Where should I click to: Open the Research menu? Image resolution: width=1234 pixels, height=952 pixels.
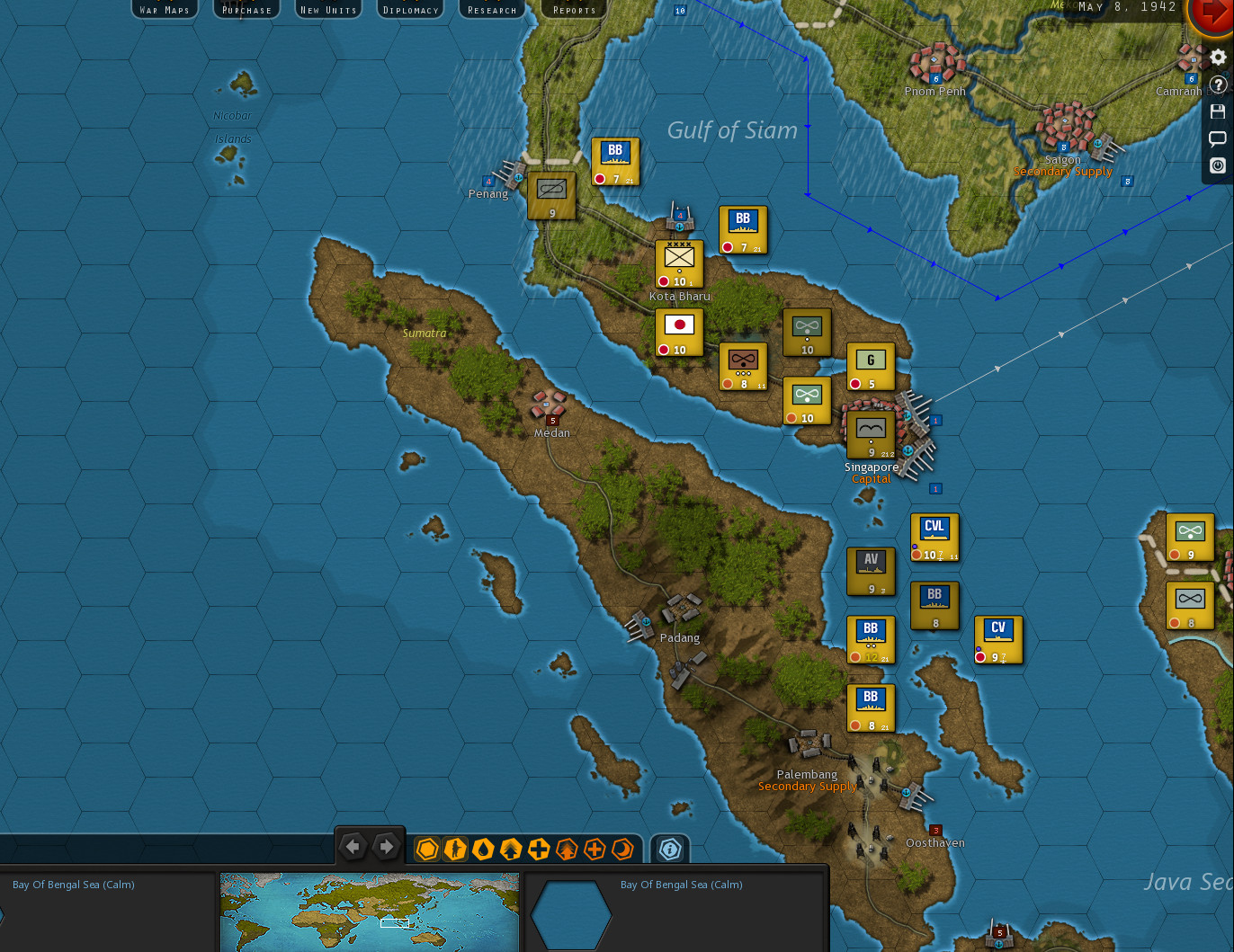click(x=491, y=9)
